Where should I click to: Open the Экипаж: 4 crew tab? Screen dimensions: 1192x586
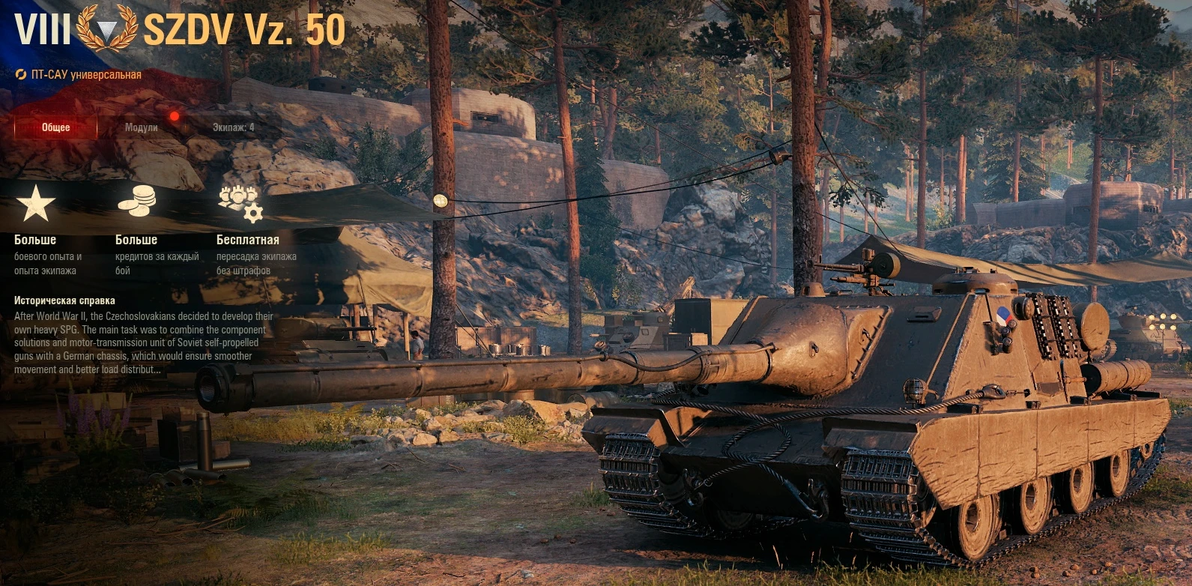[233, 128]
